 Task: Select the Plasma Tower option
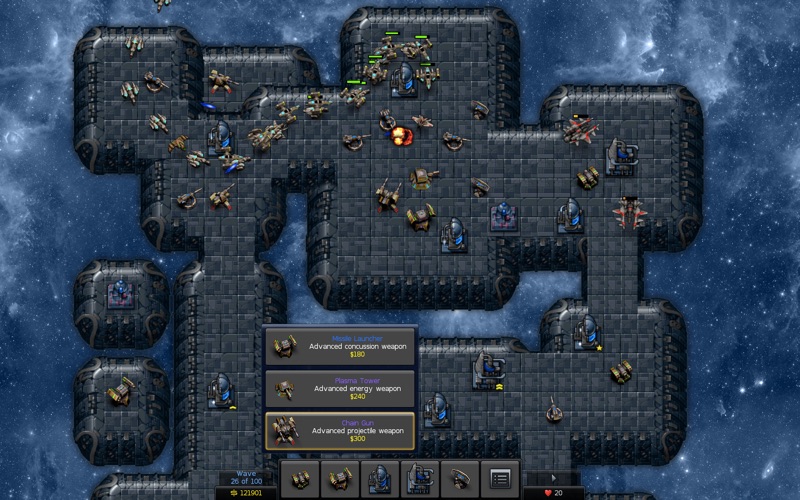[340, 388]
